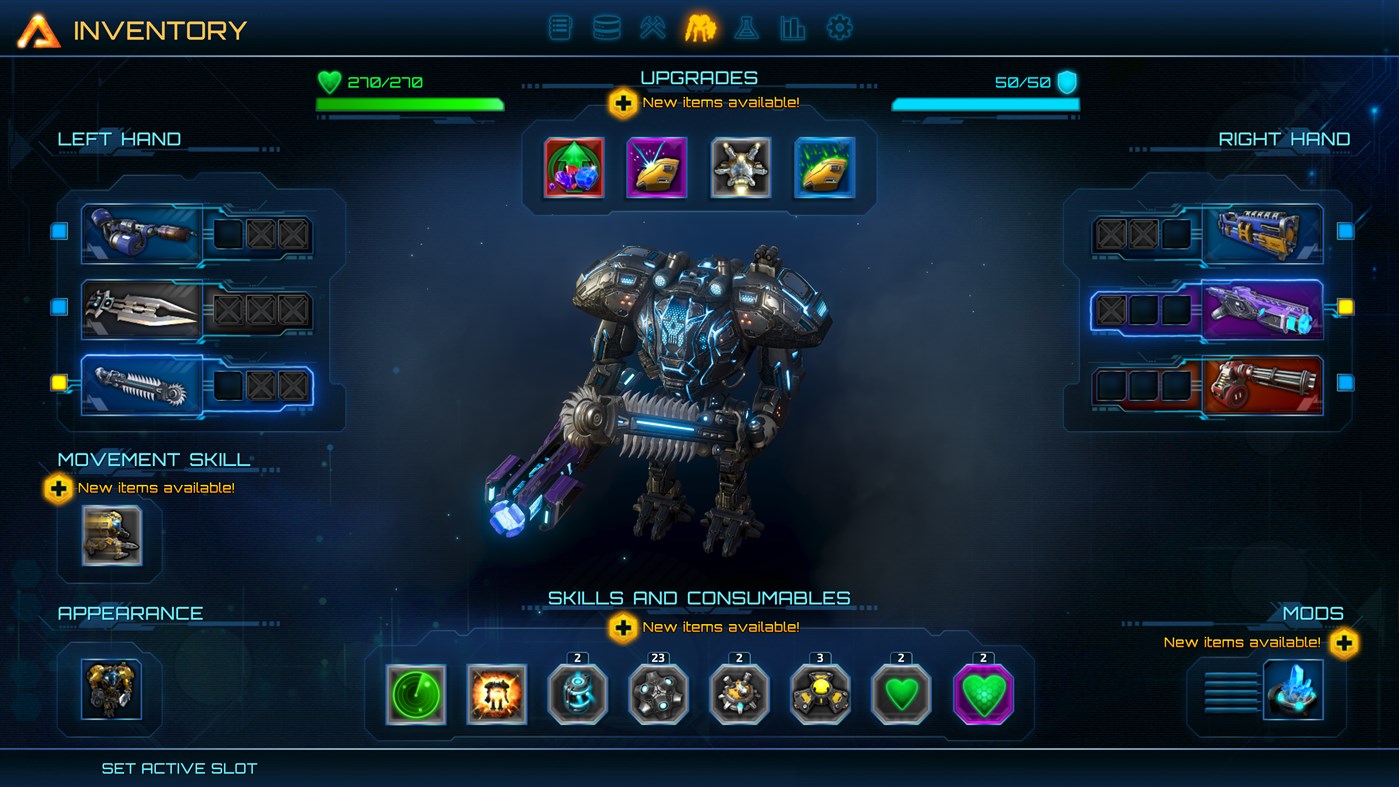Switch to the highlighted mech inventory tab
Image resolution: width=1399 pixels, height=787 pixels.
(700, 27)
